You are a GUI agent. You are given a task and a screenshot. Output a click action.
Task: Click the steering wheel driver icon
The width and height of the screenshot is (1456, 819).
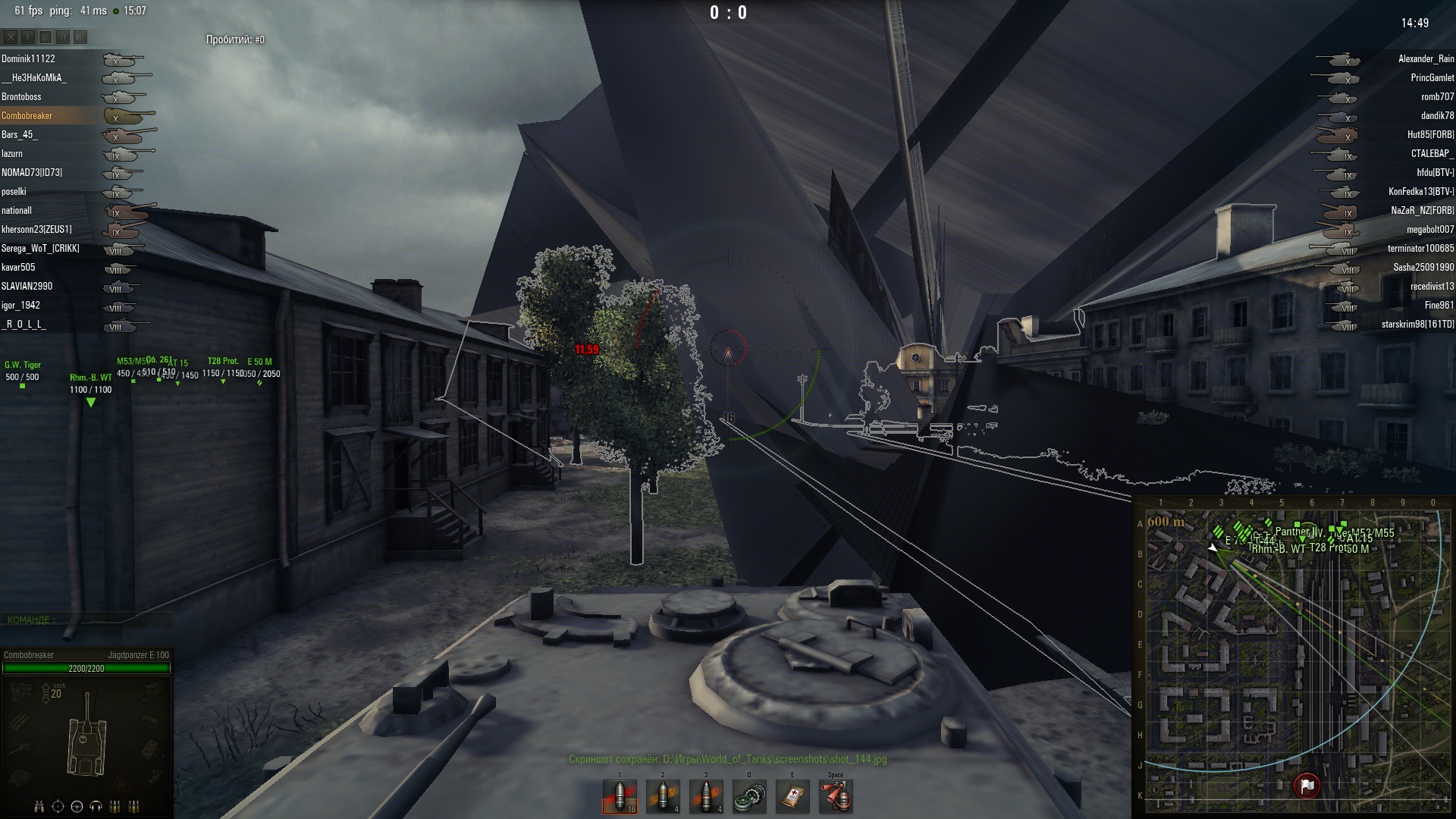[x=77, y=806]
